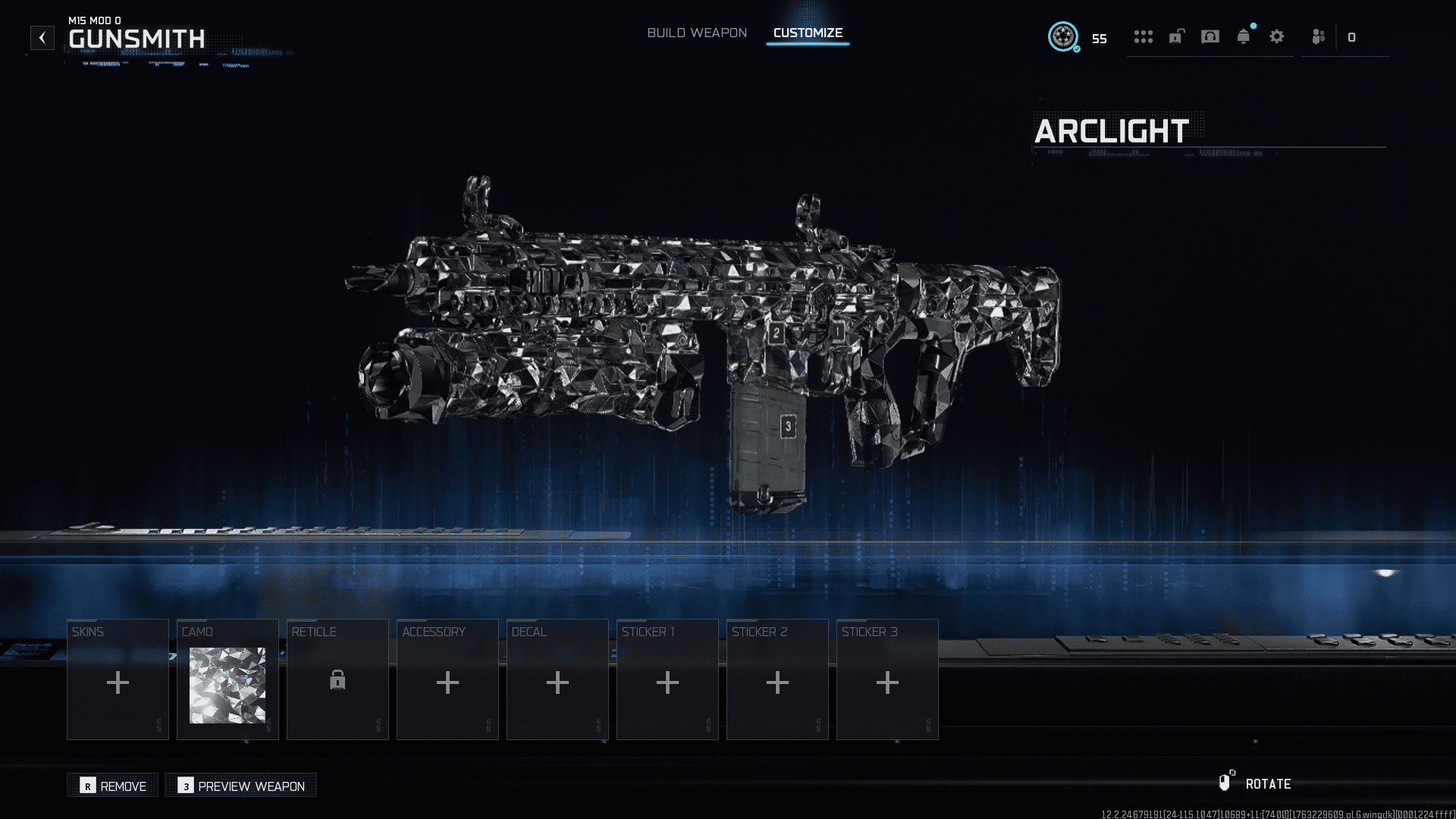The width and height of the screenshot is (1456, 819).
Task: Select the Skins slot to add a skin
Action: click(117, 682)
